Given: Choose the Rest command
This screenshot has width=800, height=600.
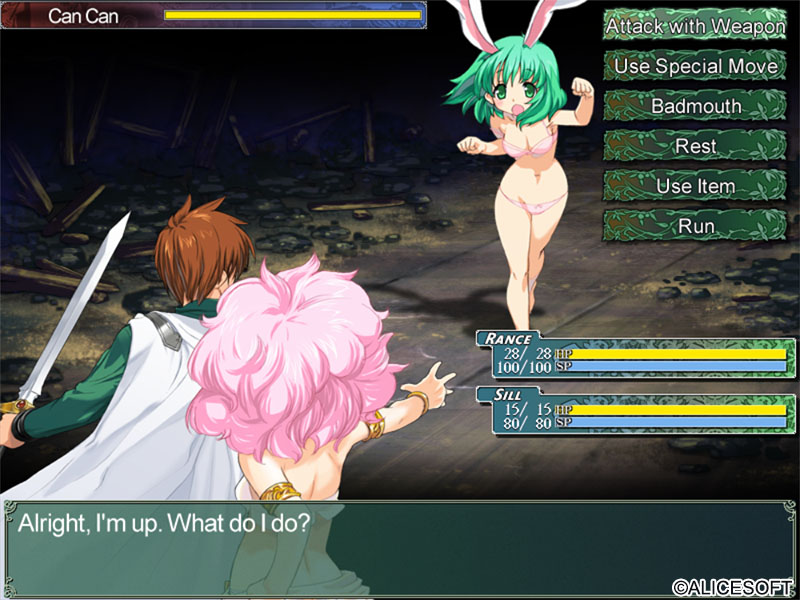Looking at the screenshot, I should (695, 146).
